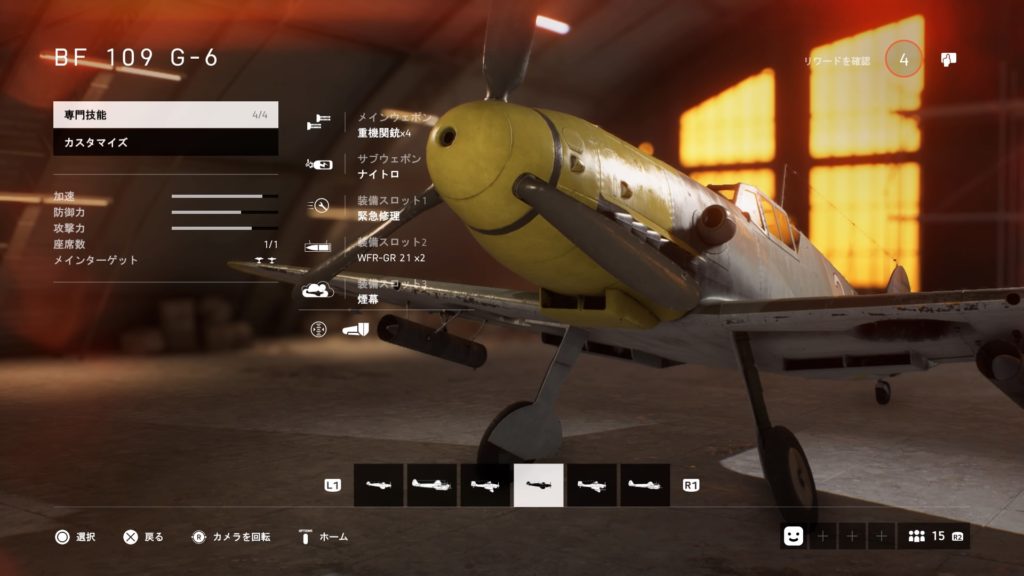Open the リワードを確認 reward counter
Viewport: 1024px width, 576px height.
(x=903, y=60)
